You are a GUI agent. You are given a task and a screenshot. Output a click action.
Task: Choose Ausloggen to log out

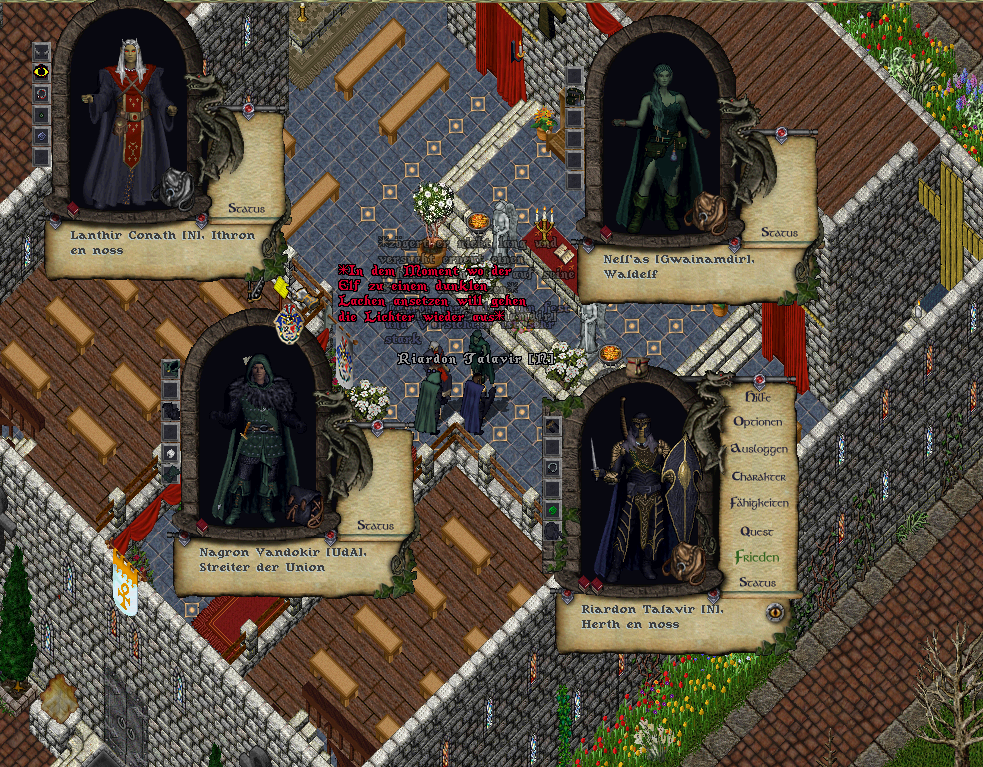(x=758, y=449)
